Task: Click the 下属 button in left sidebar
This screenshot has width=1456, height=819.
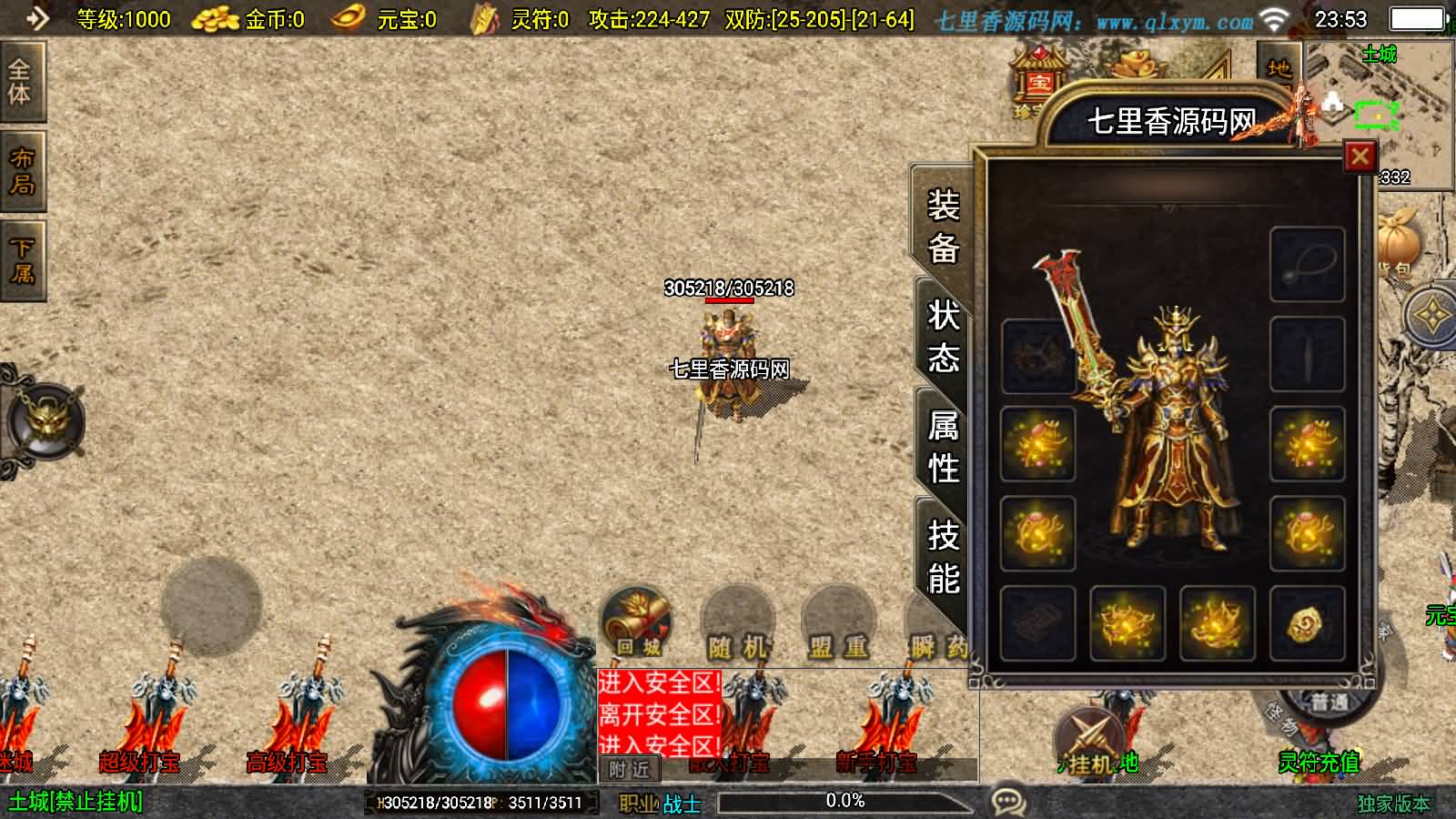Action: [x=22, y=259]
